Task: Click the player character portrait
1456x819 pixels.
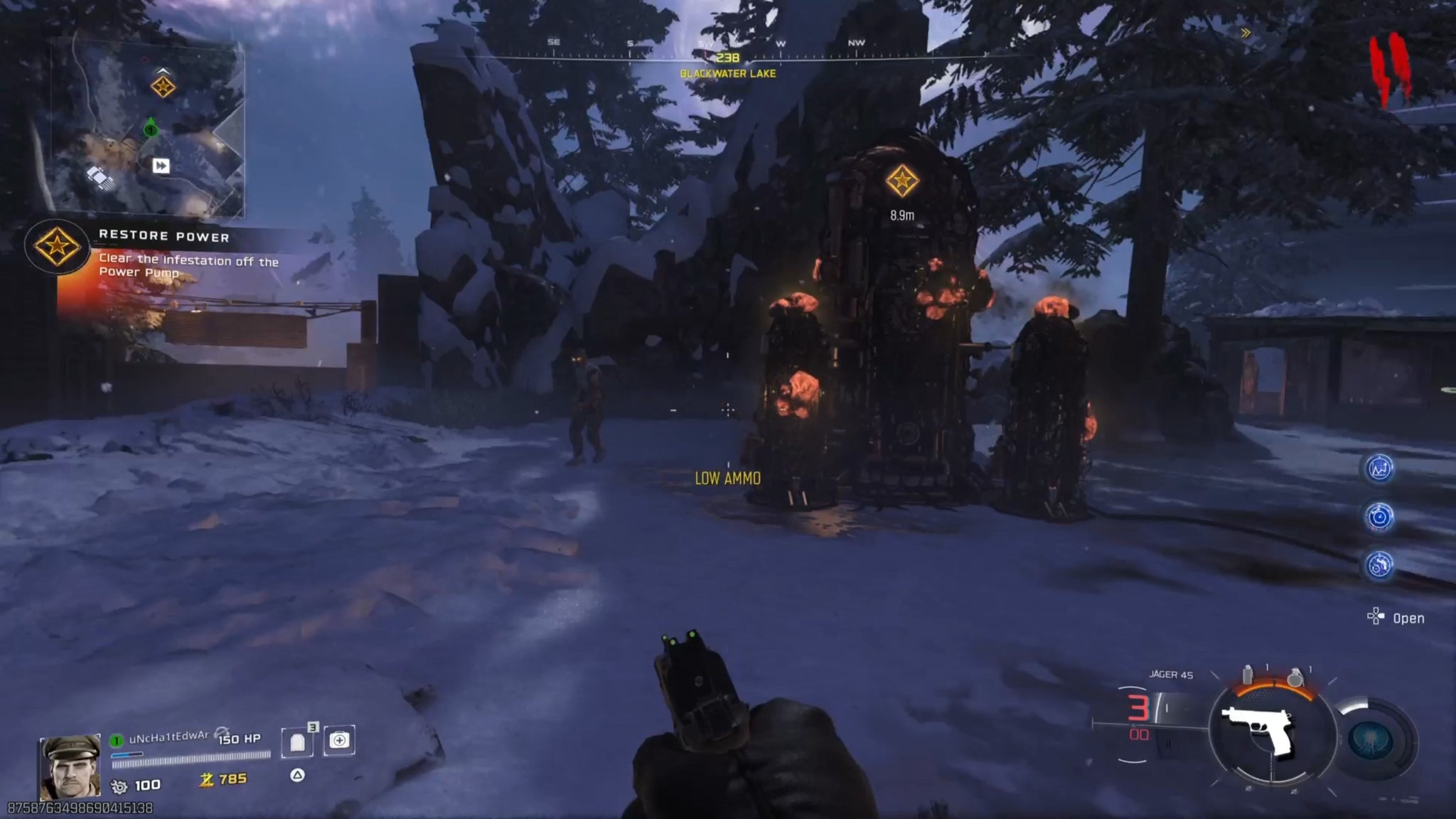Action: click(70, 767)
